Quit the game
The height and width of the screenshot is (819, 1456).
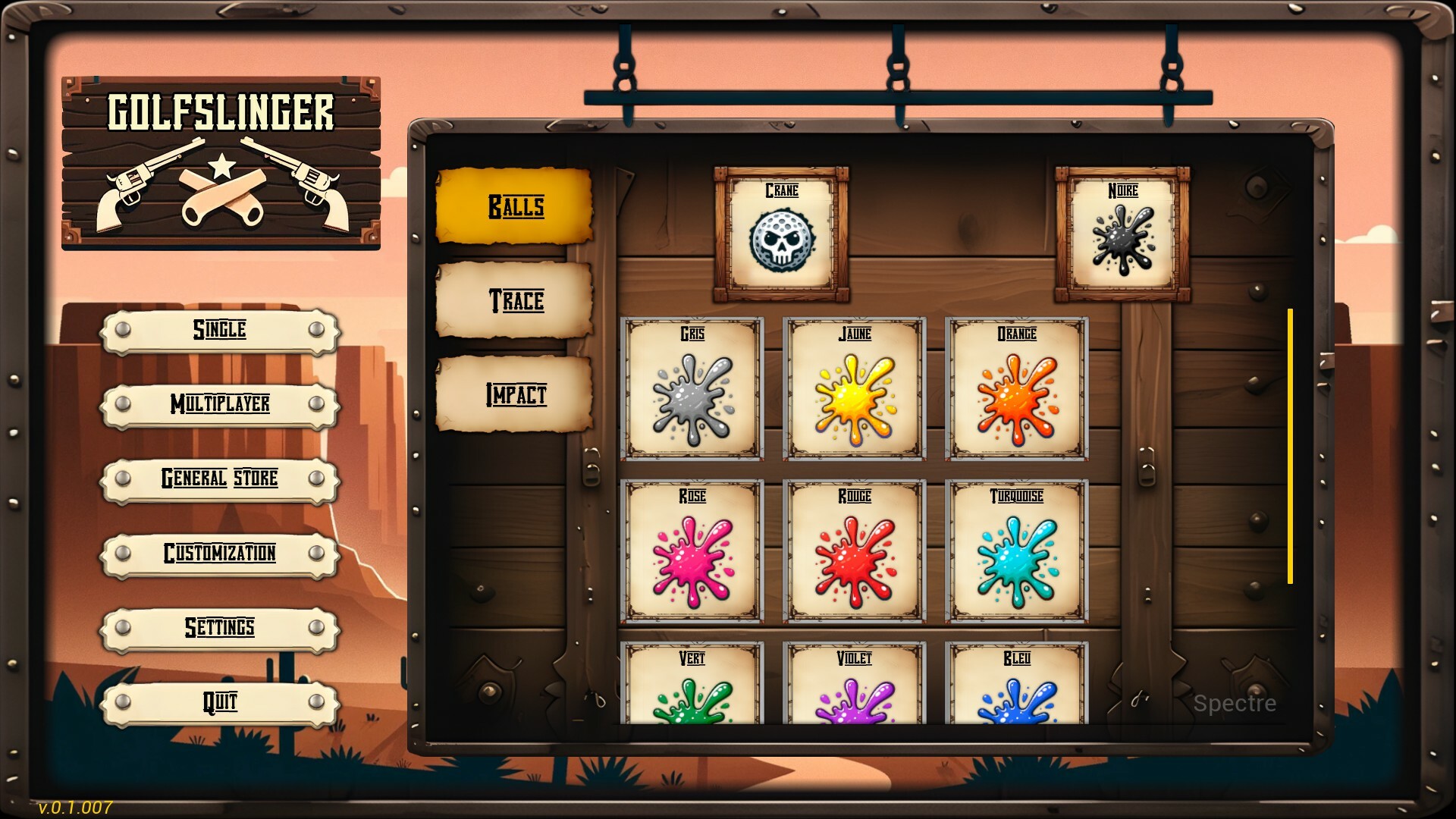[x=220, y=703]
